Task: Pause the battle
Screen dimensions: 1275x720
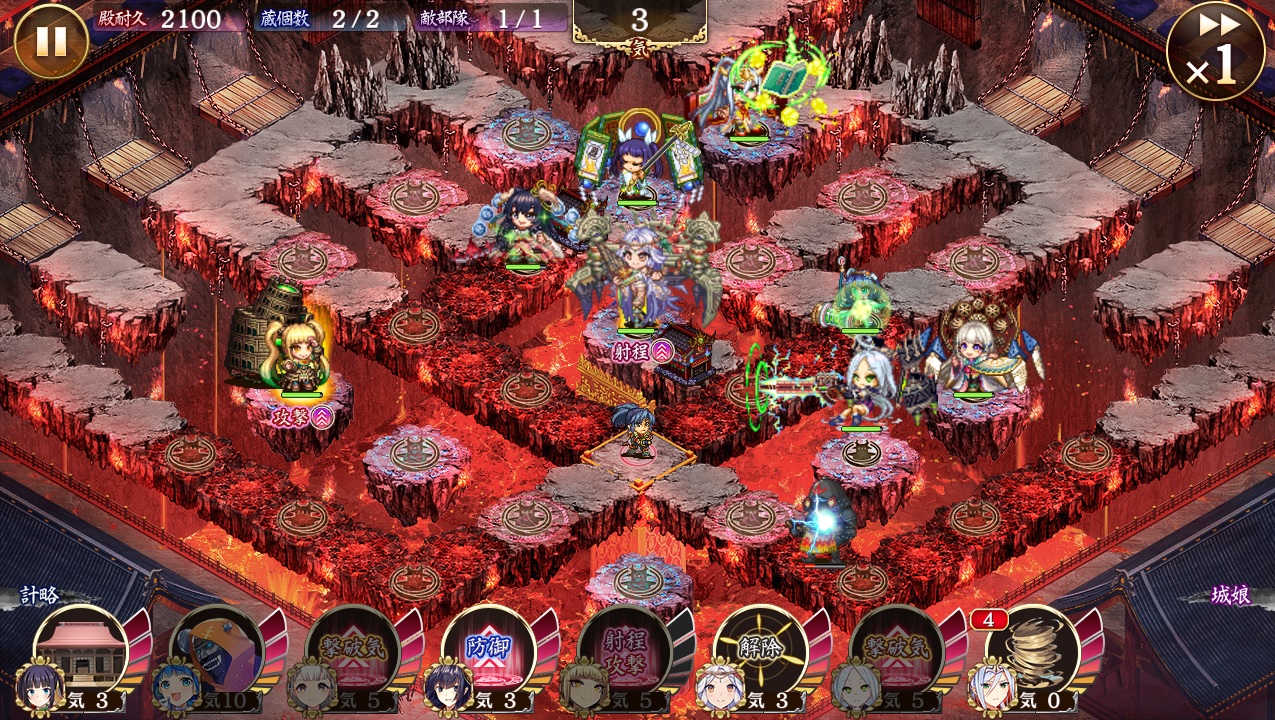Action: [51, 41]
